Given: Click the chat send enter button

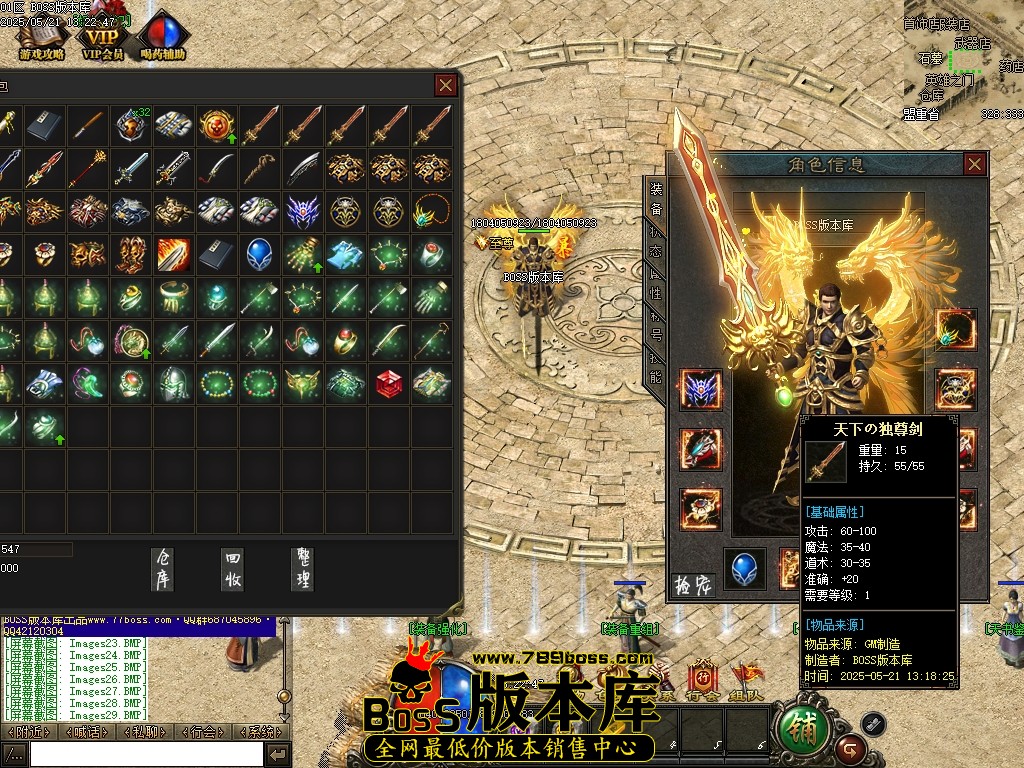Looking at the screenshot, I should 279,754.
